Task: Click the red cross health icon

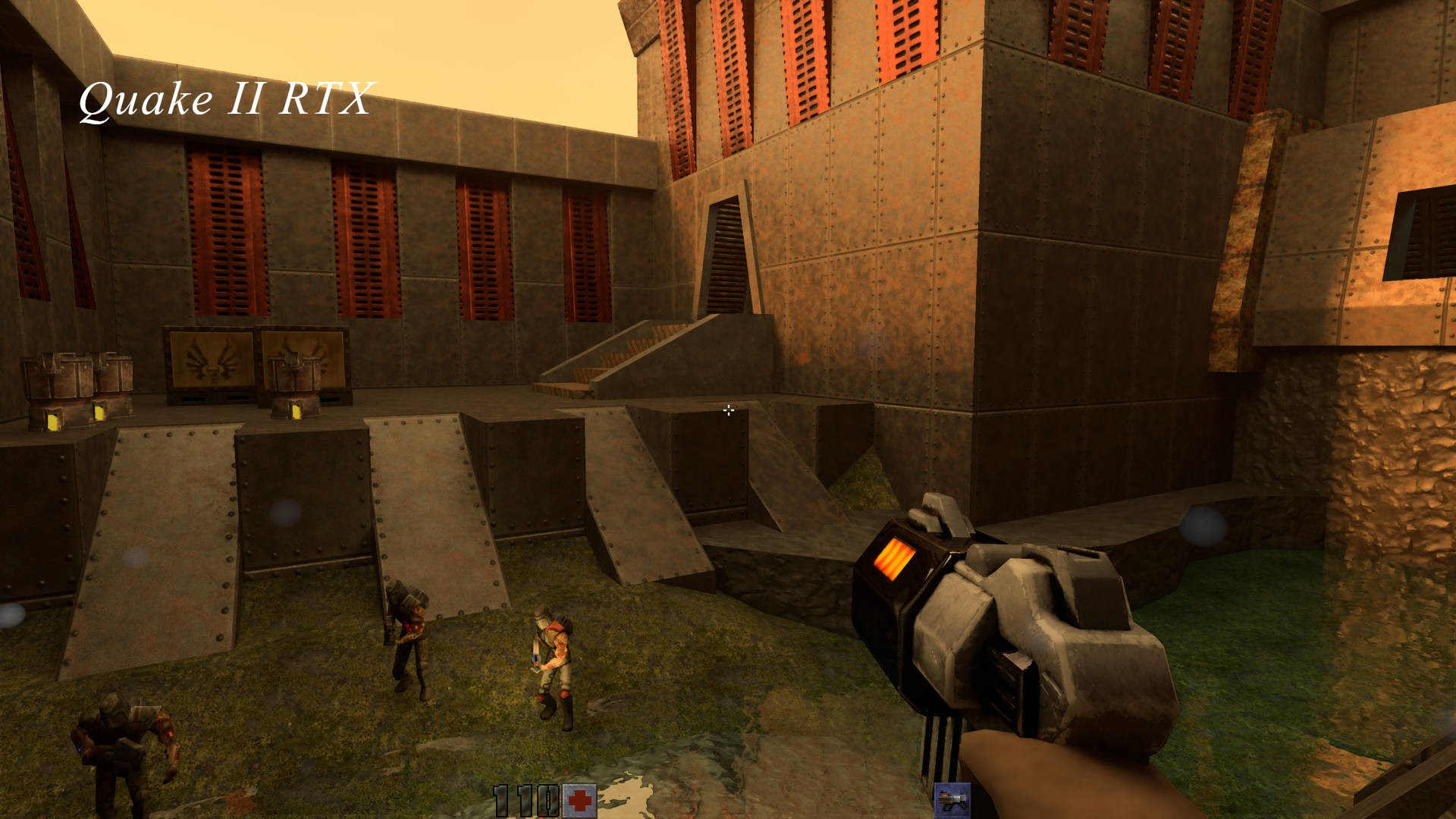Action: [x=579, y=801]
